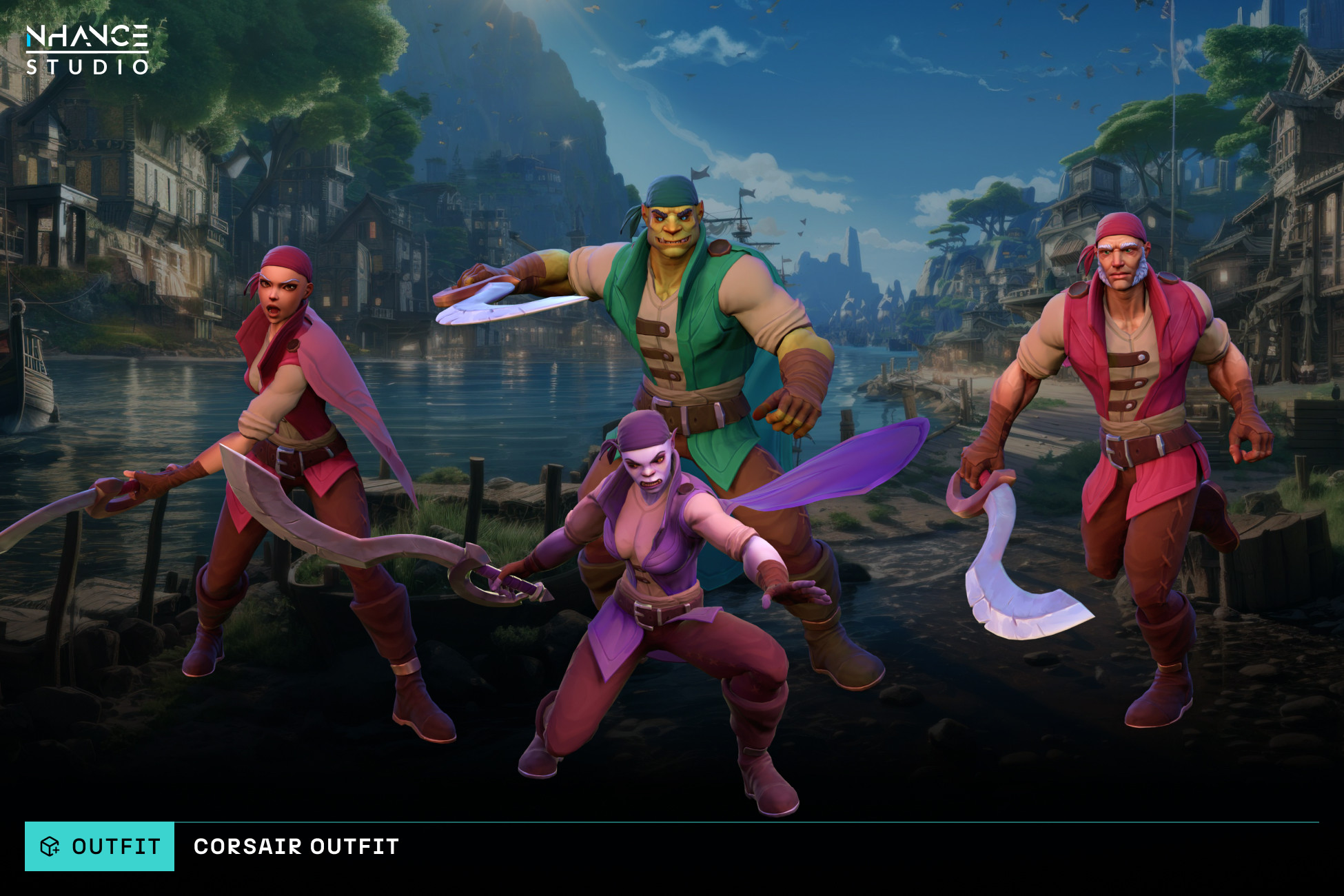This screenshot has width=1344, height=896.
Task: Open the NHANCE Studio logo
Action: (88, 49)
